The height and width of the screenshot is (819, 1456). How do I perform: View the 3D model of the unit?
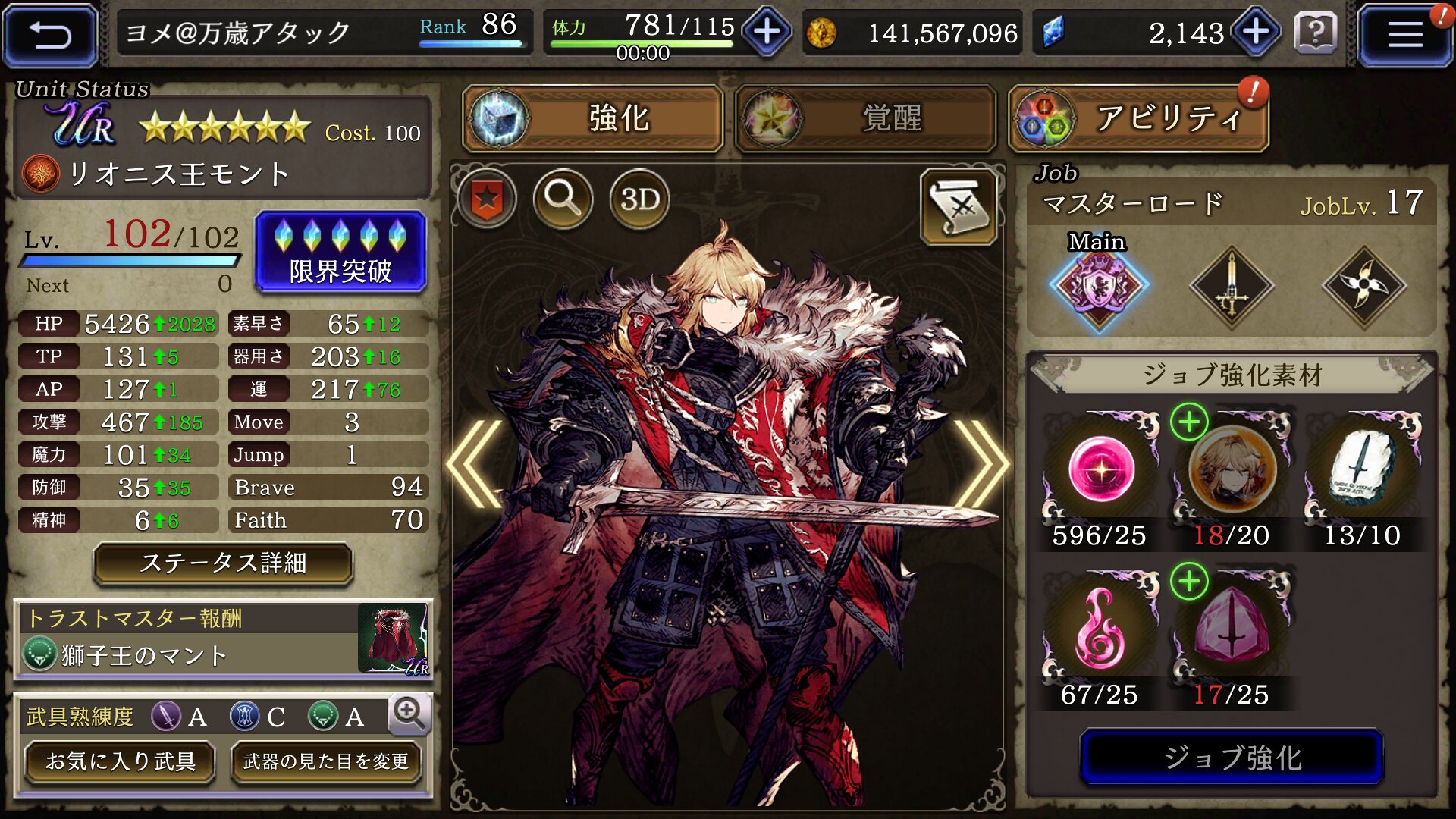(639, 199)
